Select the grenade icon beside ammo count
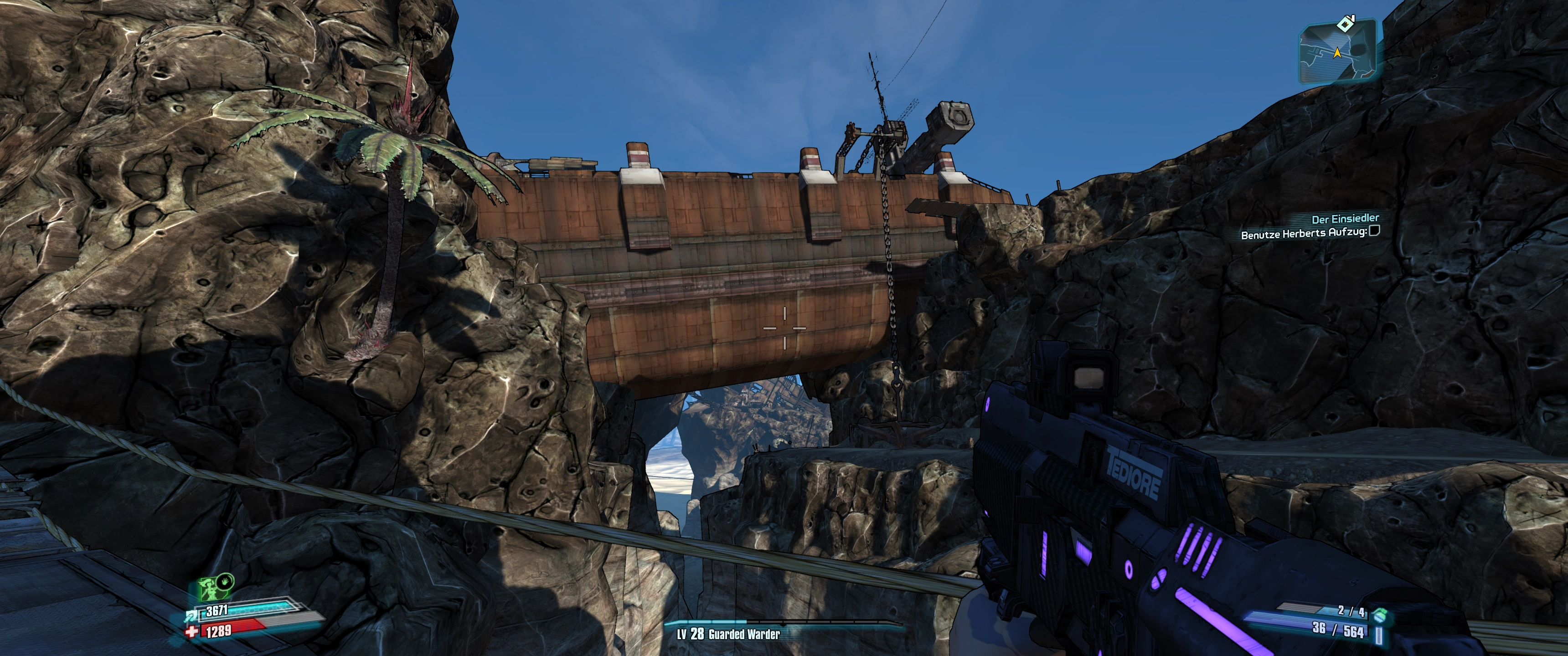 tap(1379, 617)
